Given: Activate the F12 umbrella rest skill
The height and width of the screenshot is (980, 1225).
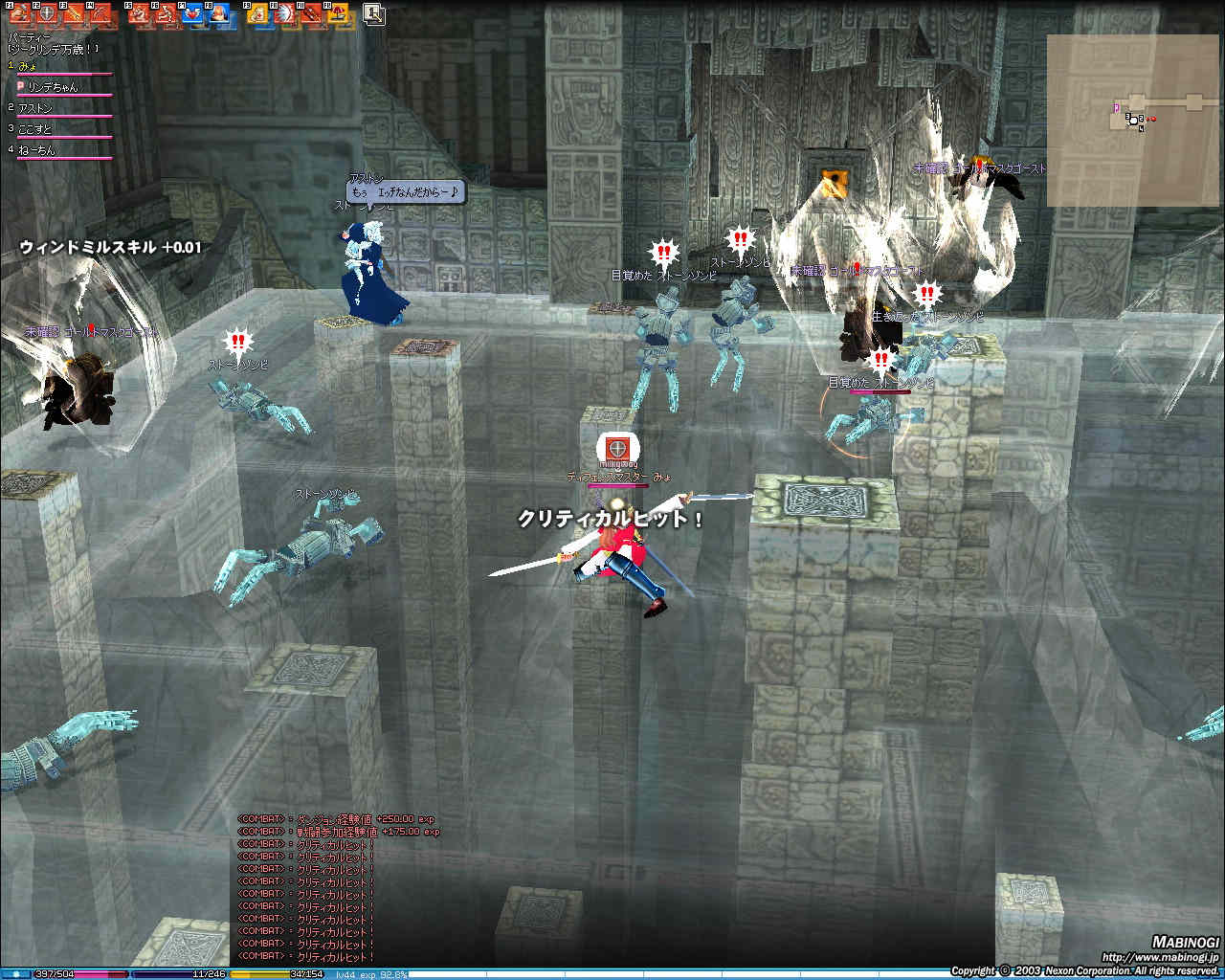Looking at the screenshot, I should tap(337, 13).
